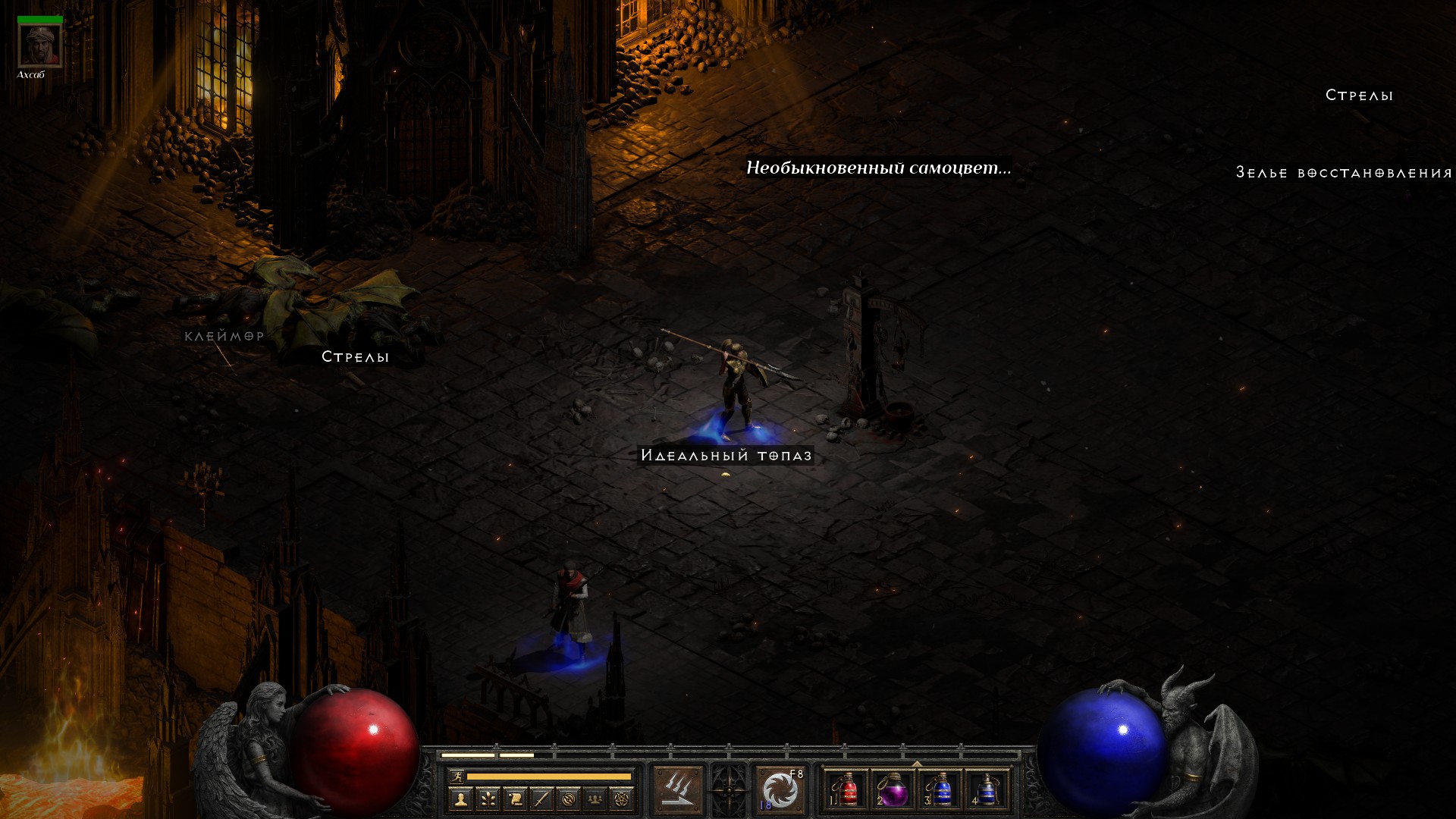
Task: Use the blue mana potion in slot 3
Action: point(940,790)
